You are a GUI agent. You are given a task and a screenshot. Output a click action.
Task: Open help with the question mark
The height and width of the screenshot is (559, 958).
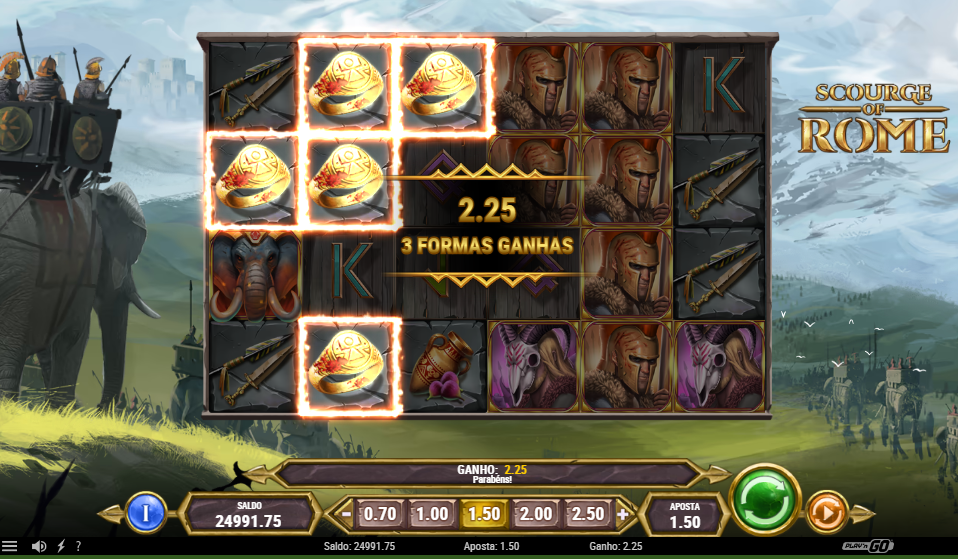coord(78,546)
